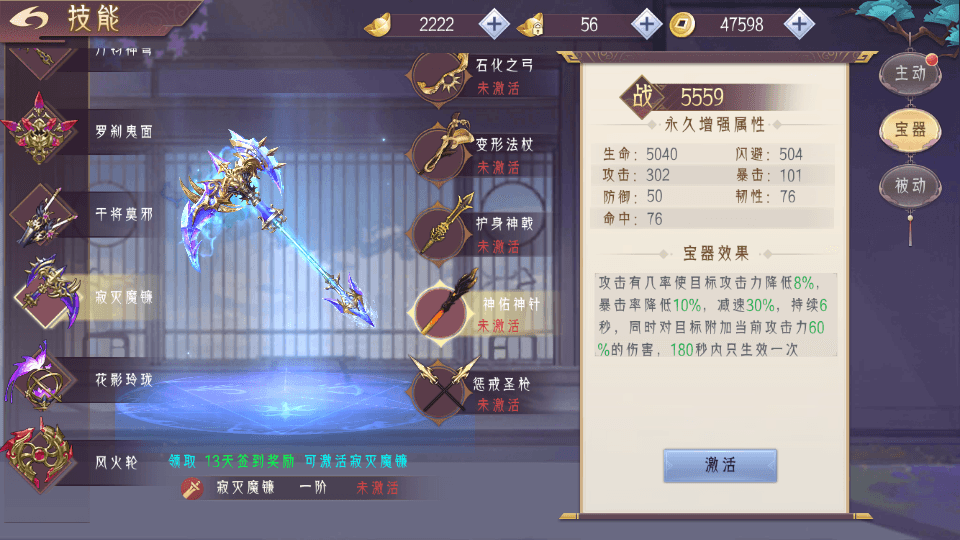Switch to the 主动 tab
The height and width of the screenshot is (540, 960).
point(909,73)
